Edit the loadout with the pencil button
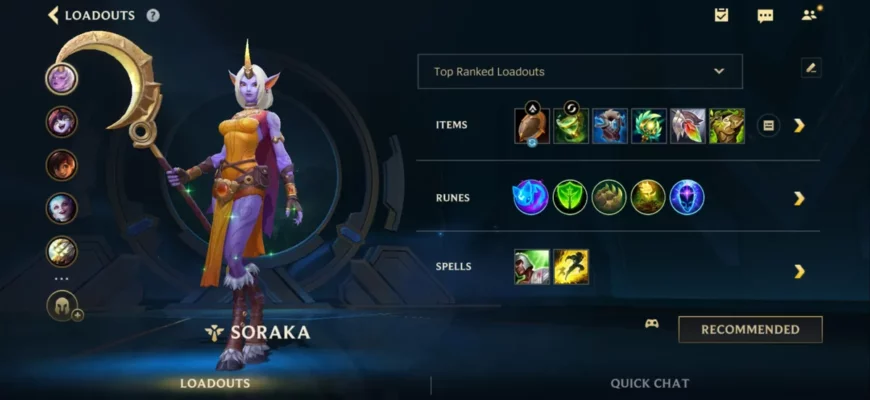This screenshot has width=870, height=400. tap(810, 68)
